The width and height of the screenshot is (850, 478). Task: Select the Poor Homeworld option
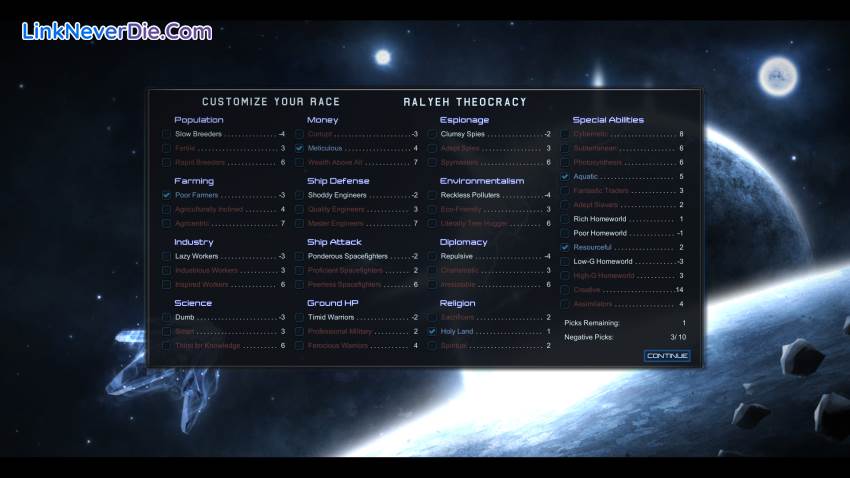565,233
